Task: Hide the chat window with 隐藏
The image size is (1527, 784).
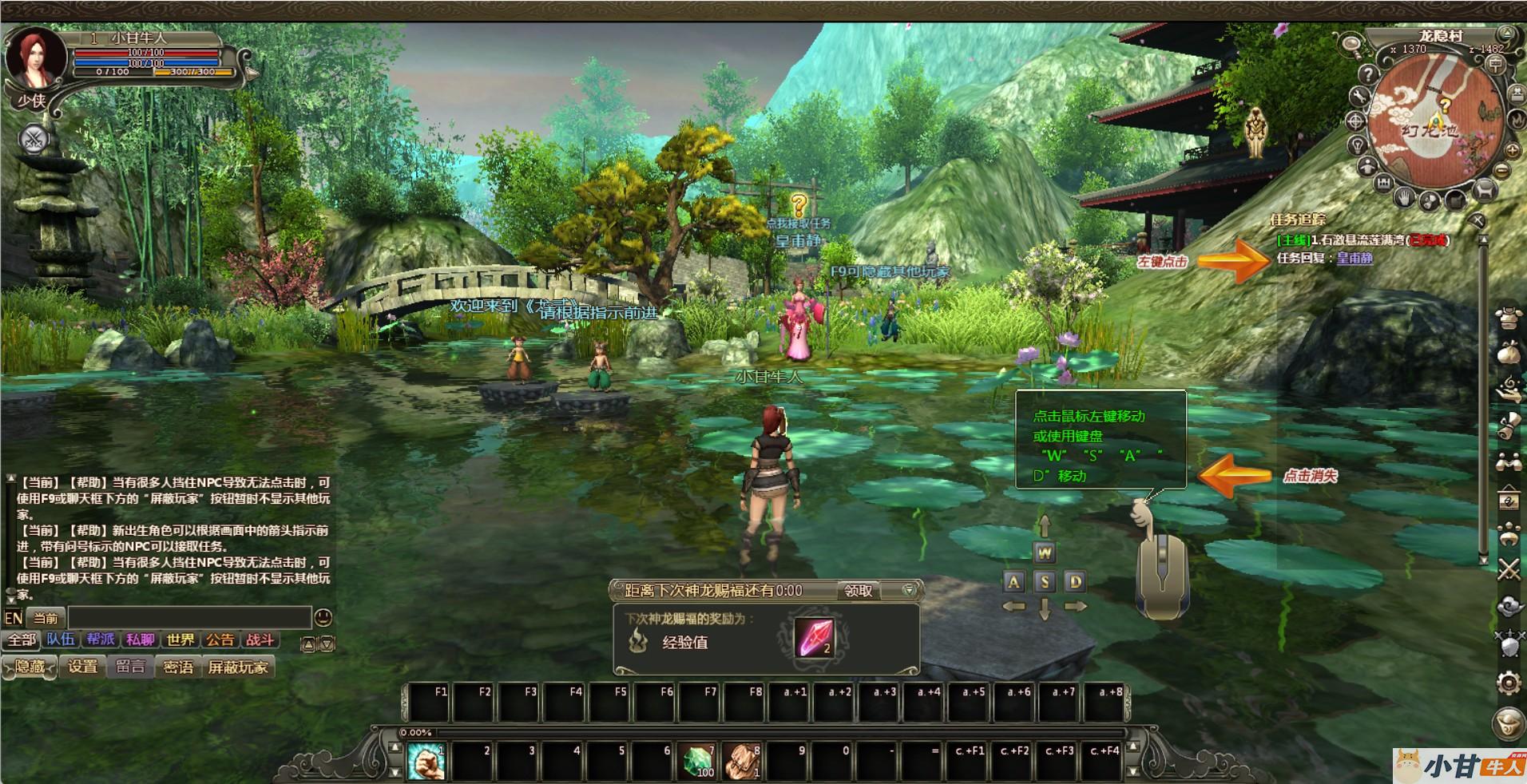Action: click(30, 667)
